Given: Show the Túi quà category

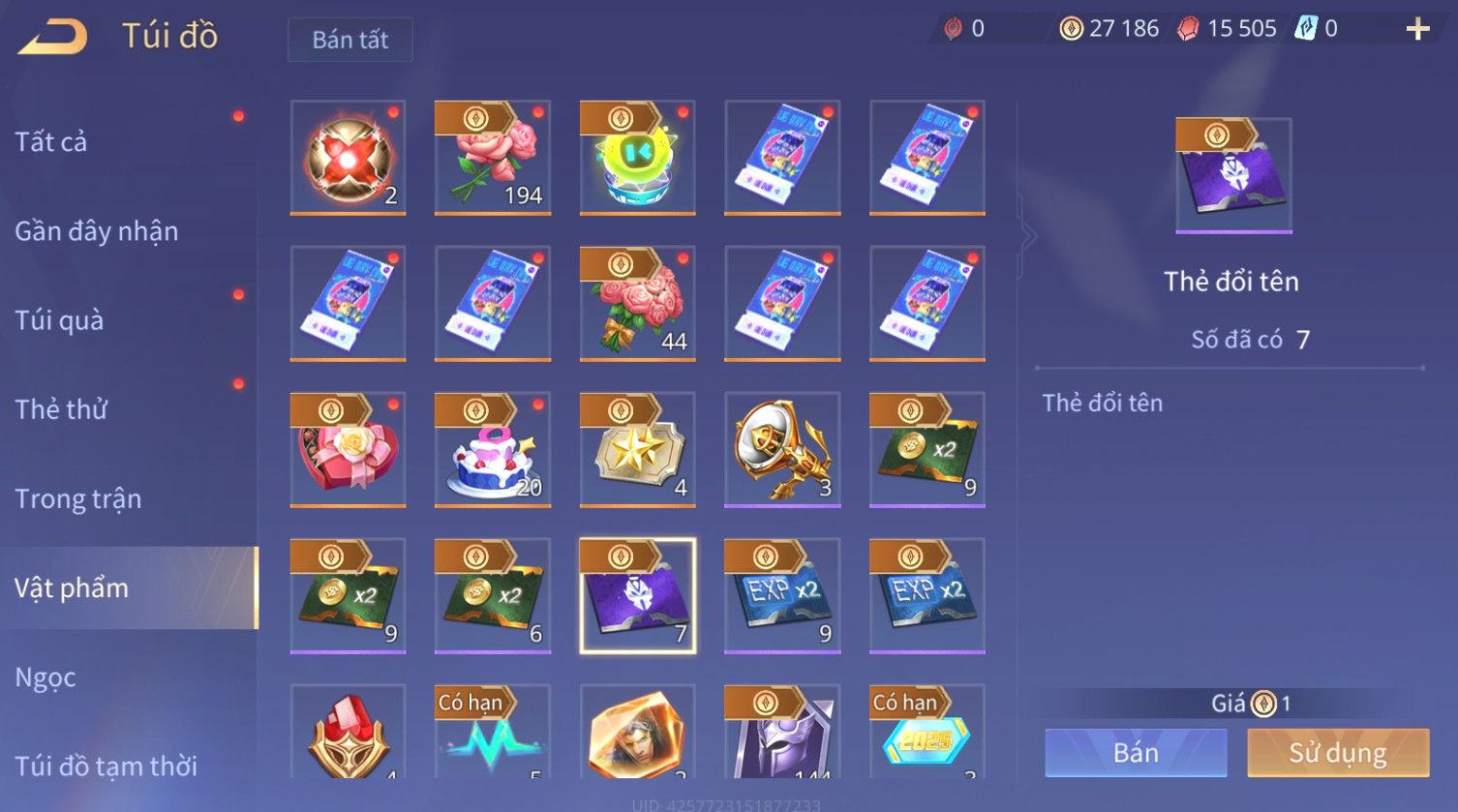Looking at the screenshot, I should pyautogui.click(x=59, y=320).
